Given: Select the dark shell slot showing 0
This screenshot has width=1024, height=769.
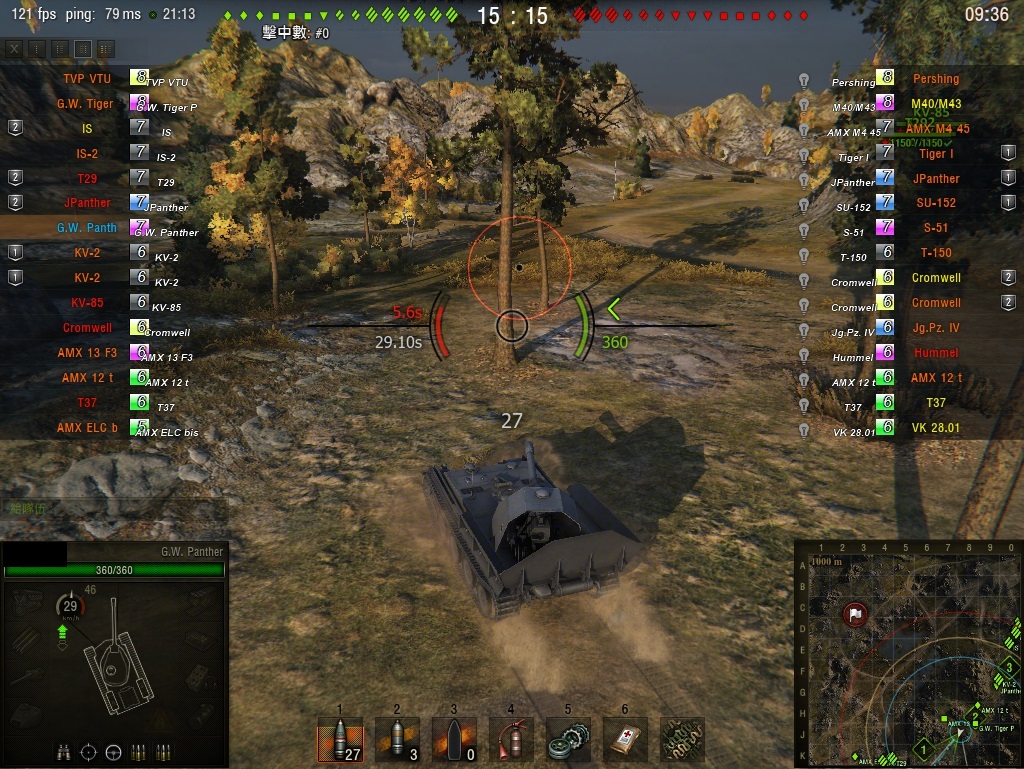Looking at the screenshot, I should (454, 740).
